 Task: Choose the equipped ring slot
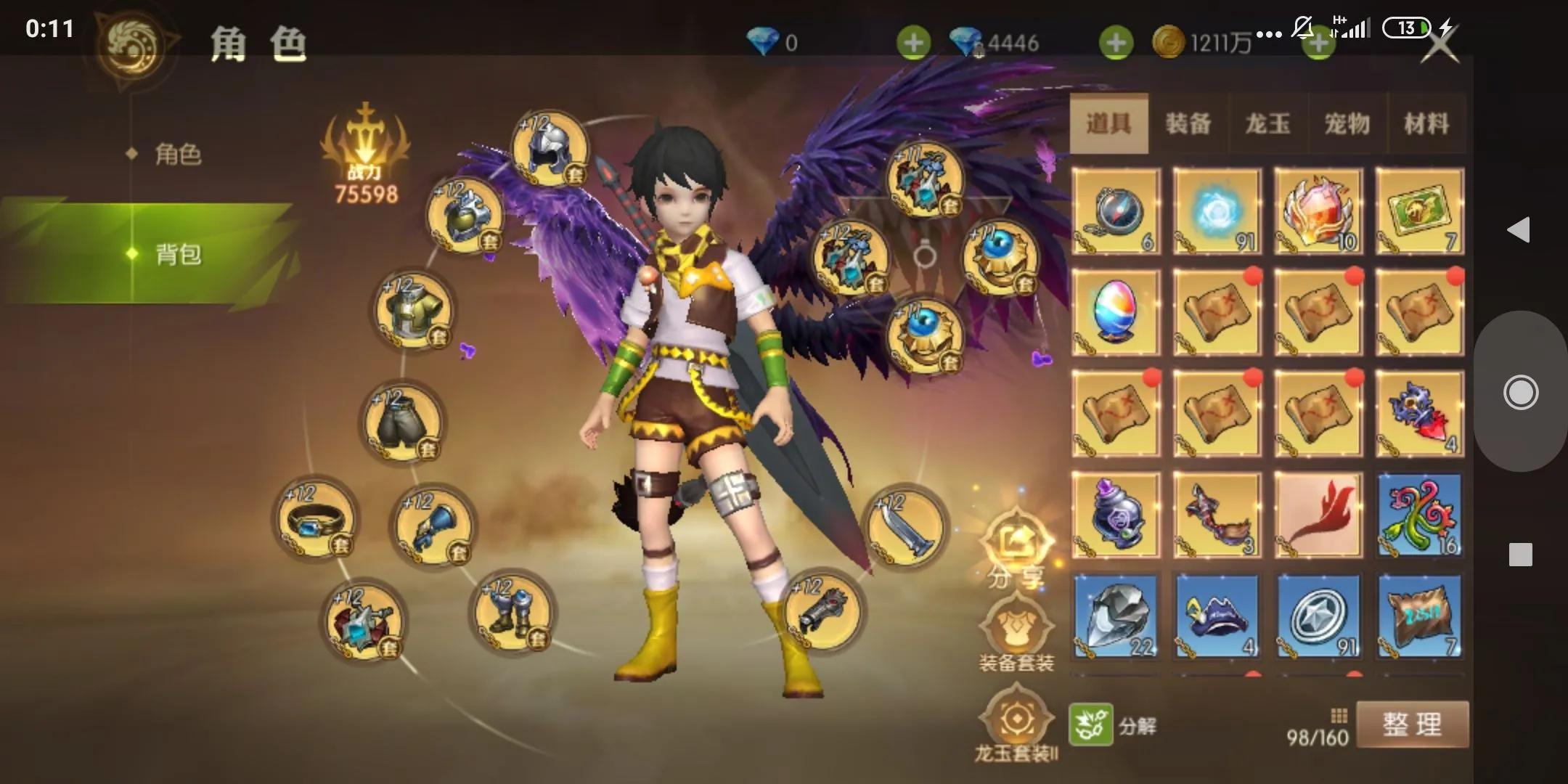pos(316,518)
